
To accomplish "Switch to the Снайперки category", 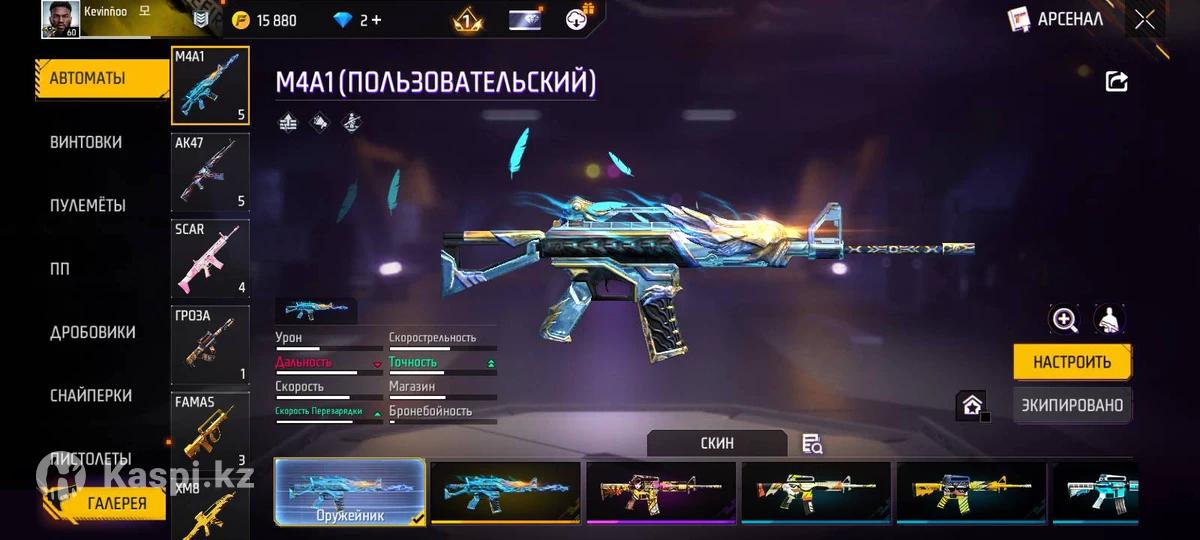I will 92,396.
